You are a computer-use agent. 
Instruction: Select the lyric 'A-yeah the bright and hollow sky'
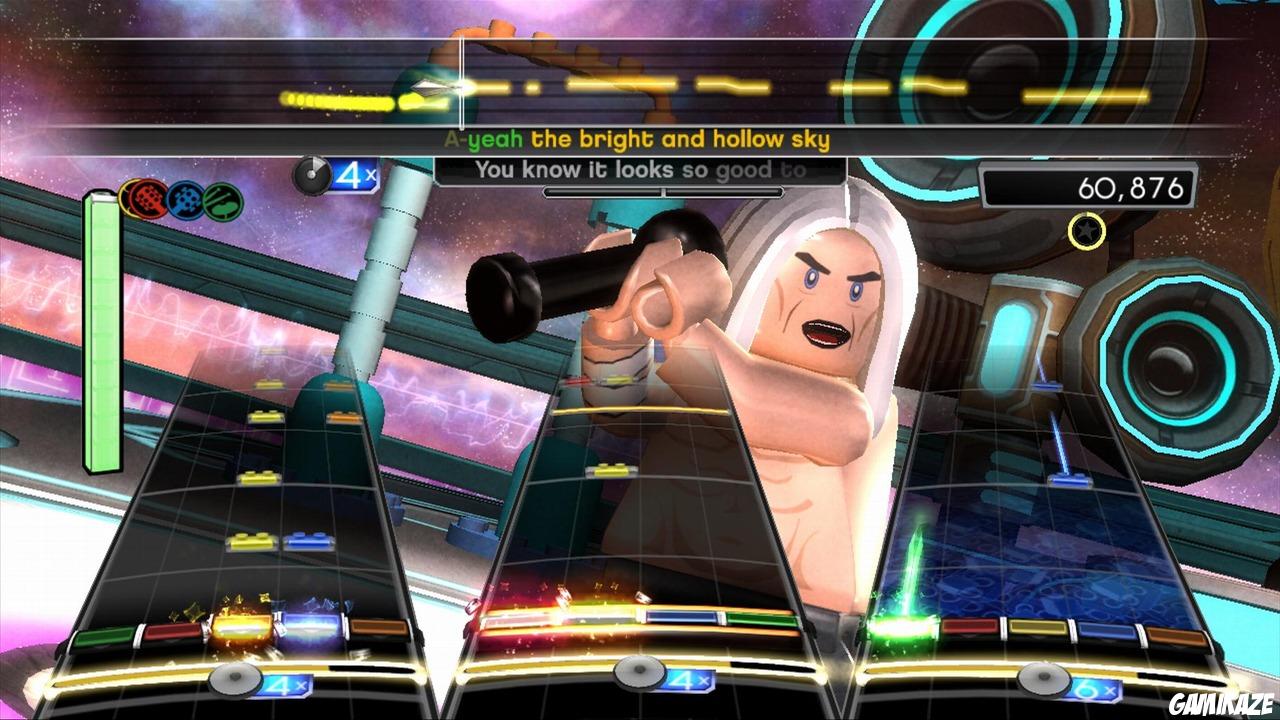pyautogui.click(x=637, y=140)
